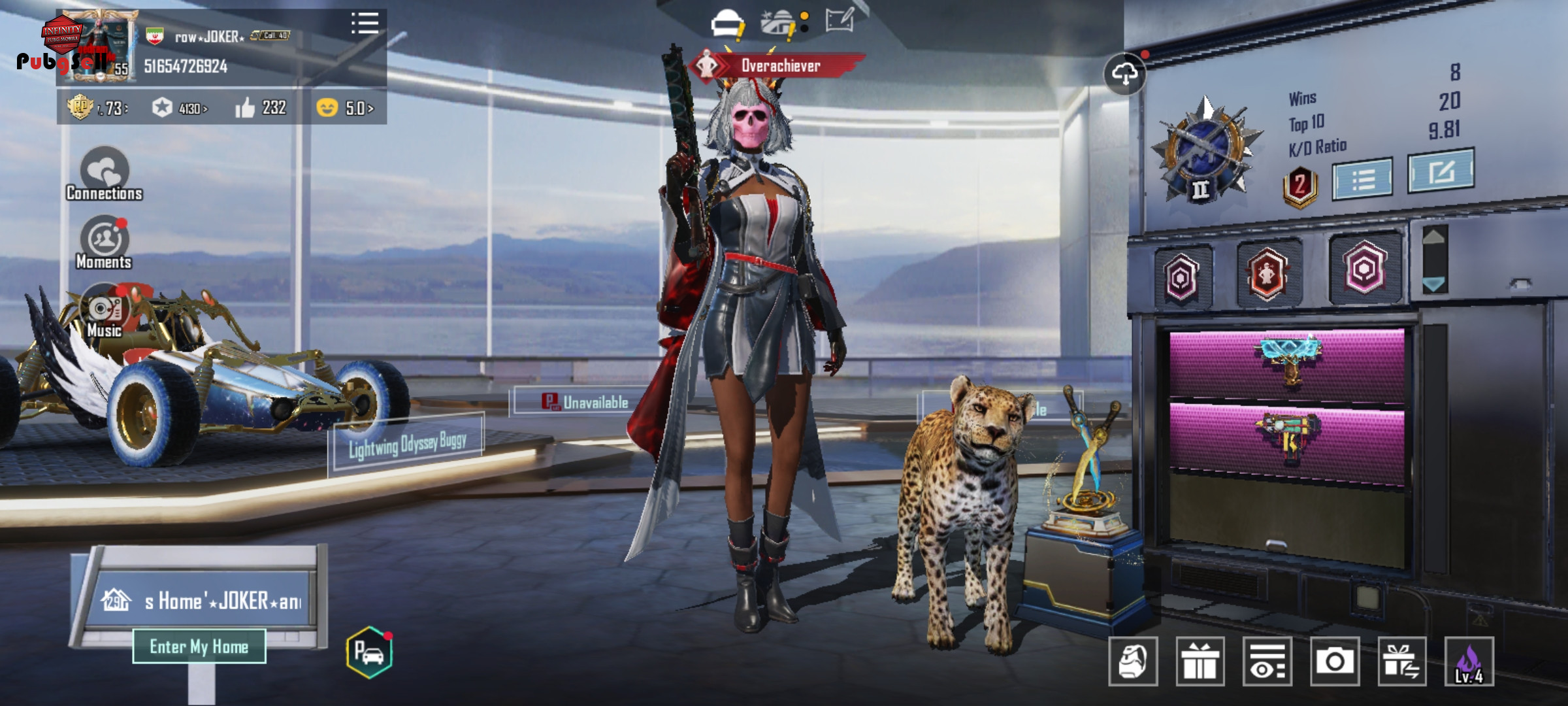1568x706 pixels.
Task: Open the outfit helmet icon above character
Action: pyautogui.click(x=727, y=24)
